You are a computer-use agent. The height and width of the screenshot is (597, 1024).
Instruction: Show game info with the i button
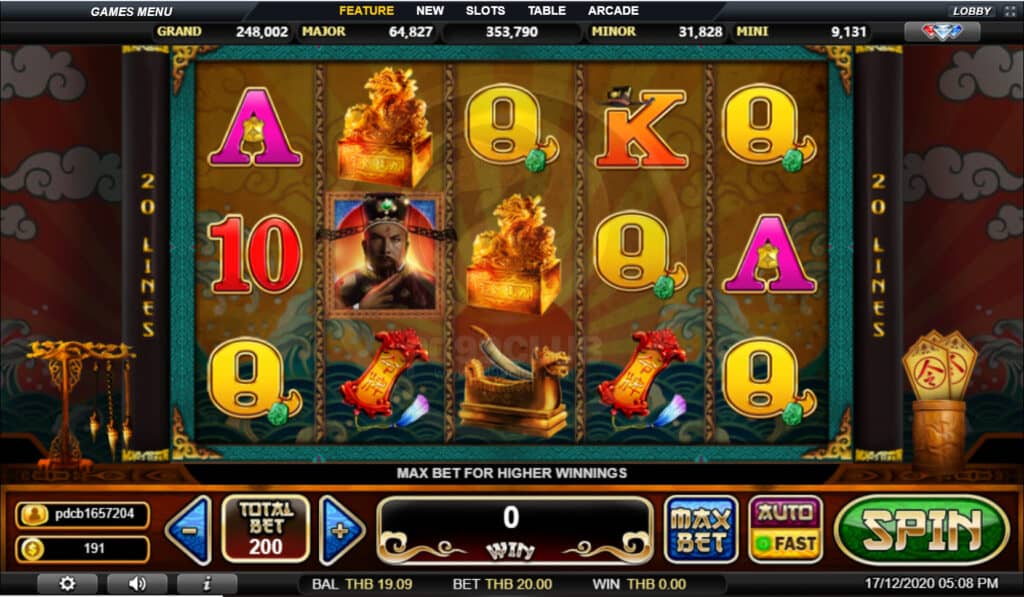[206, 583]
